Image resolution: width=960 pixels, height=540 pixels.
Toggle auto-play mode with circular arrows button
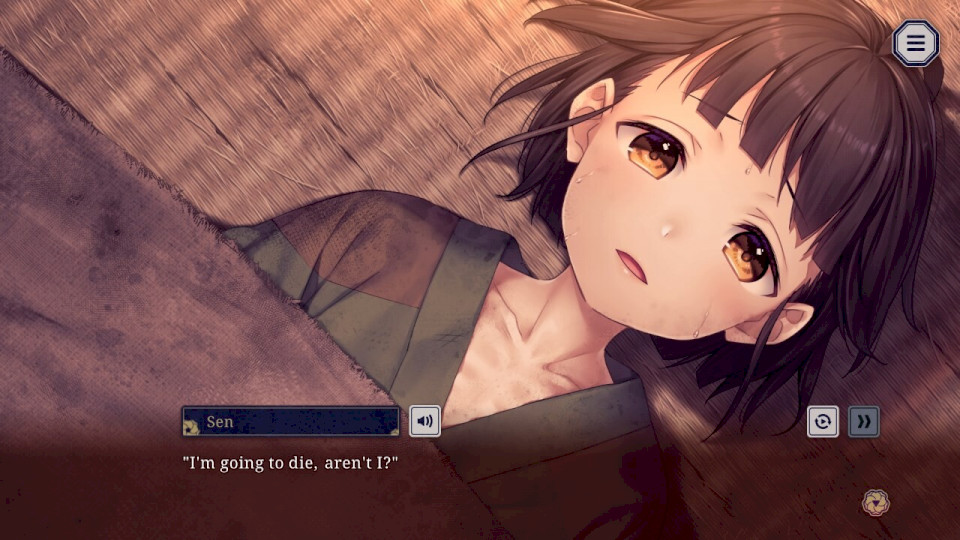[x=822, y=421]
